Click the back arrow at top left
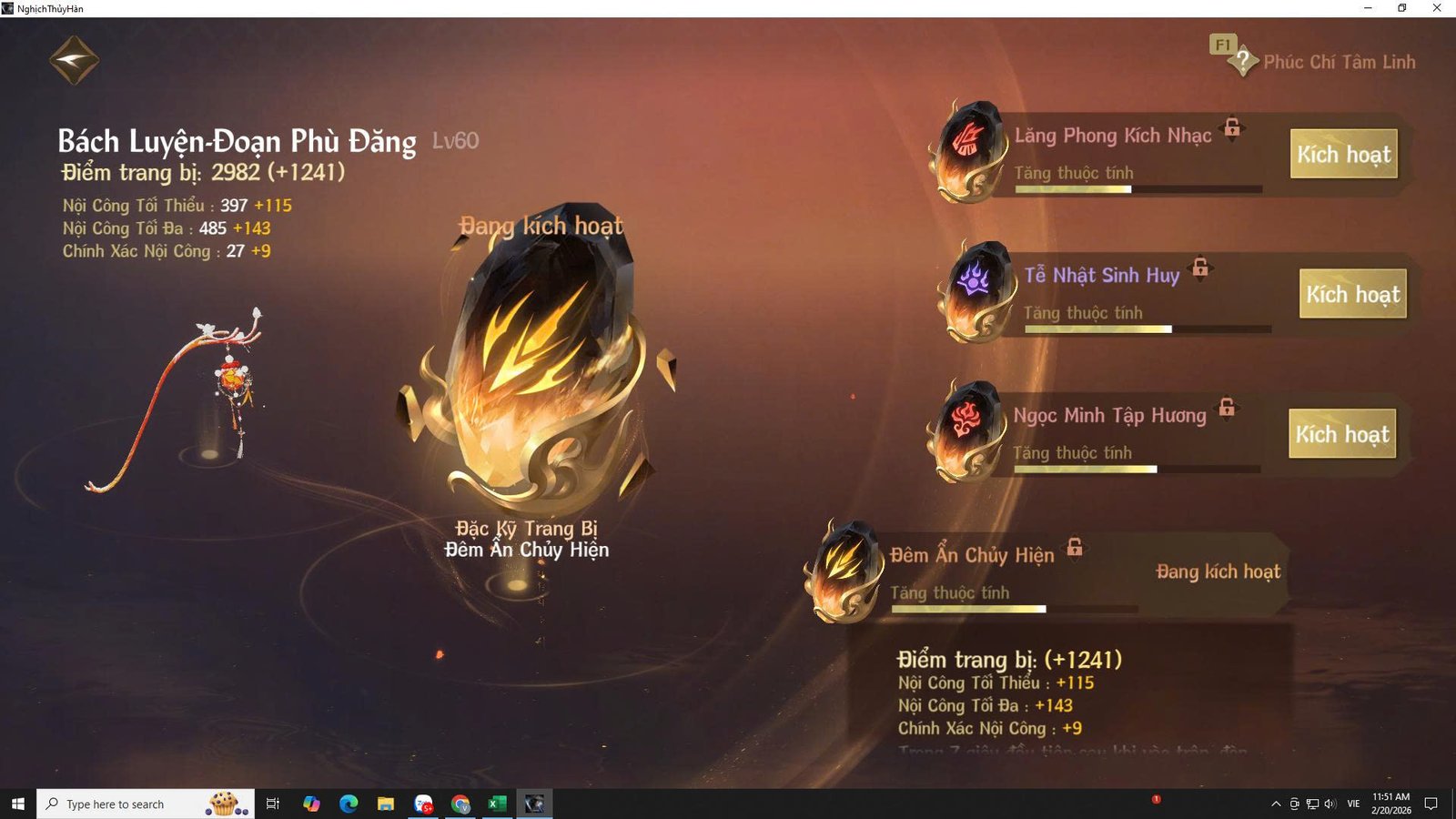The image size is (1456, 819). pyautogui.click(x=73, y=58)
